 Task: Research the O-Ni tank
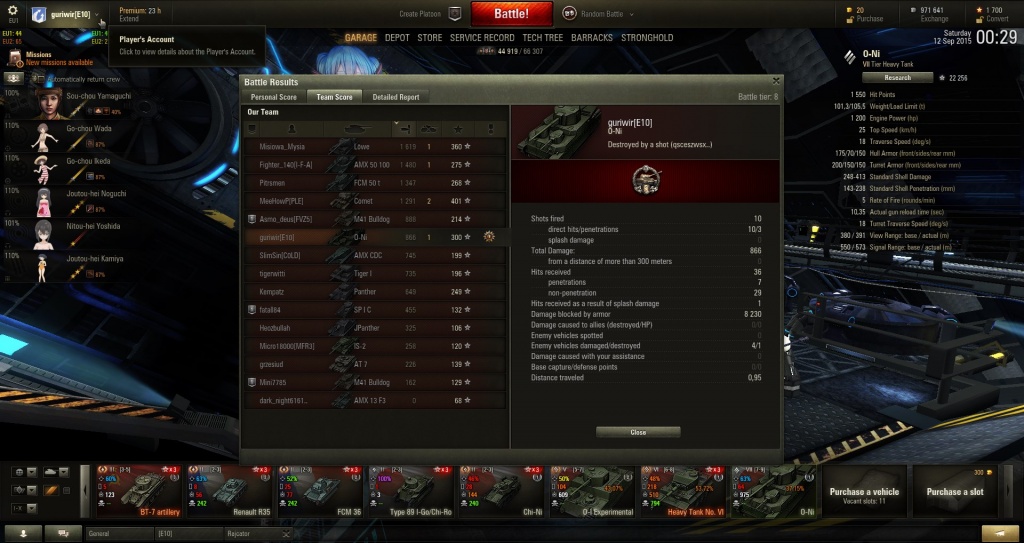point(897,77)
